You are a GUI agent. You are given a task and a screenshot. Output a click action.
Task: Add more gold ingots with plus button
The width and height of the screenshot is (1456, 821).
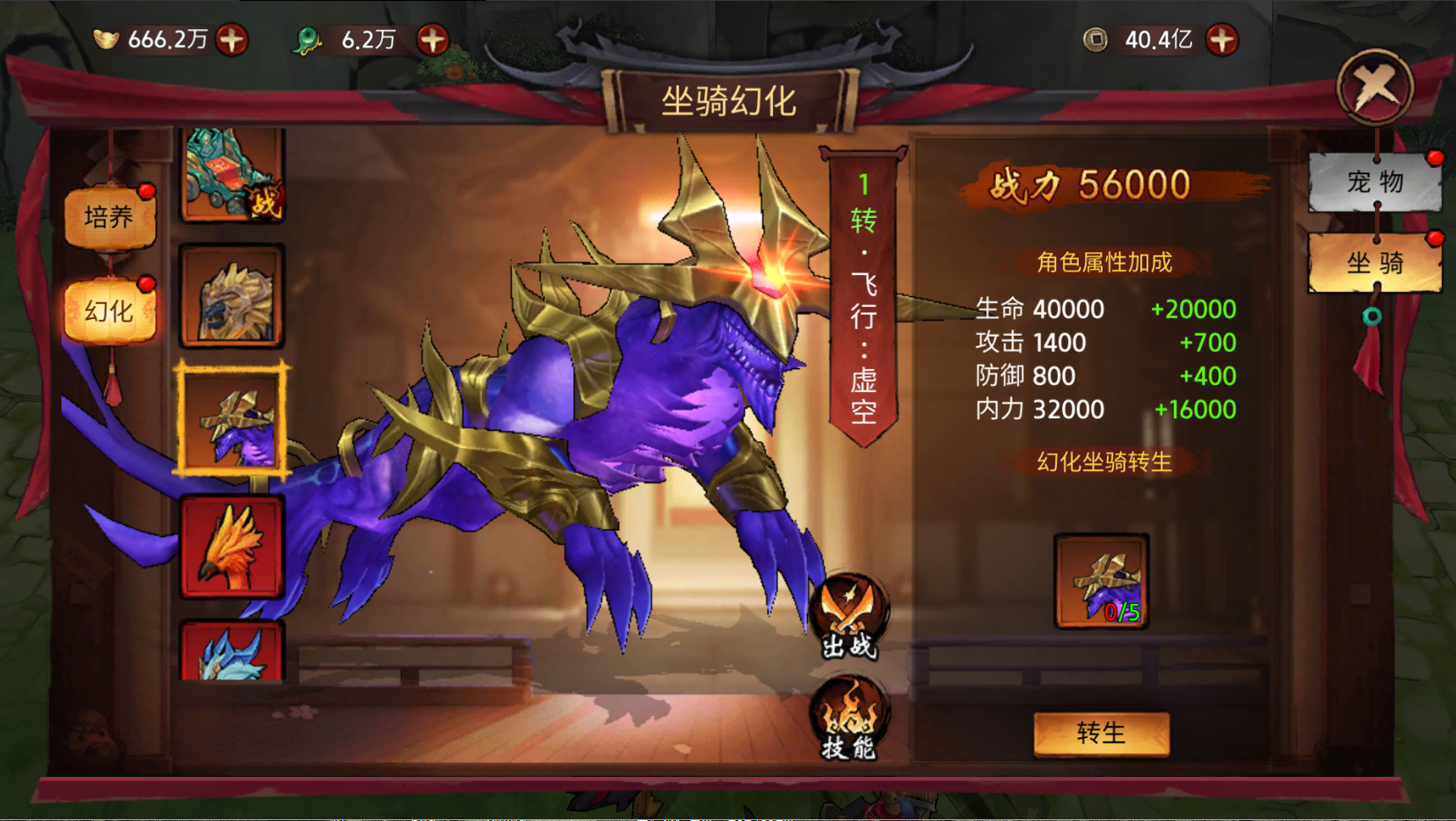click(231, 40)
